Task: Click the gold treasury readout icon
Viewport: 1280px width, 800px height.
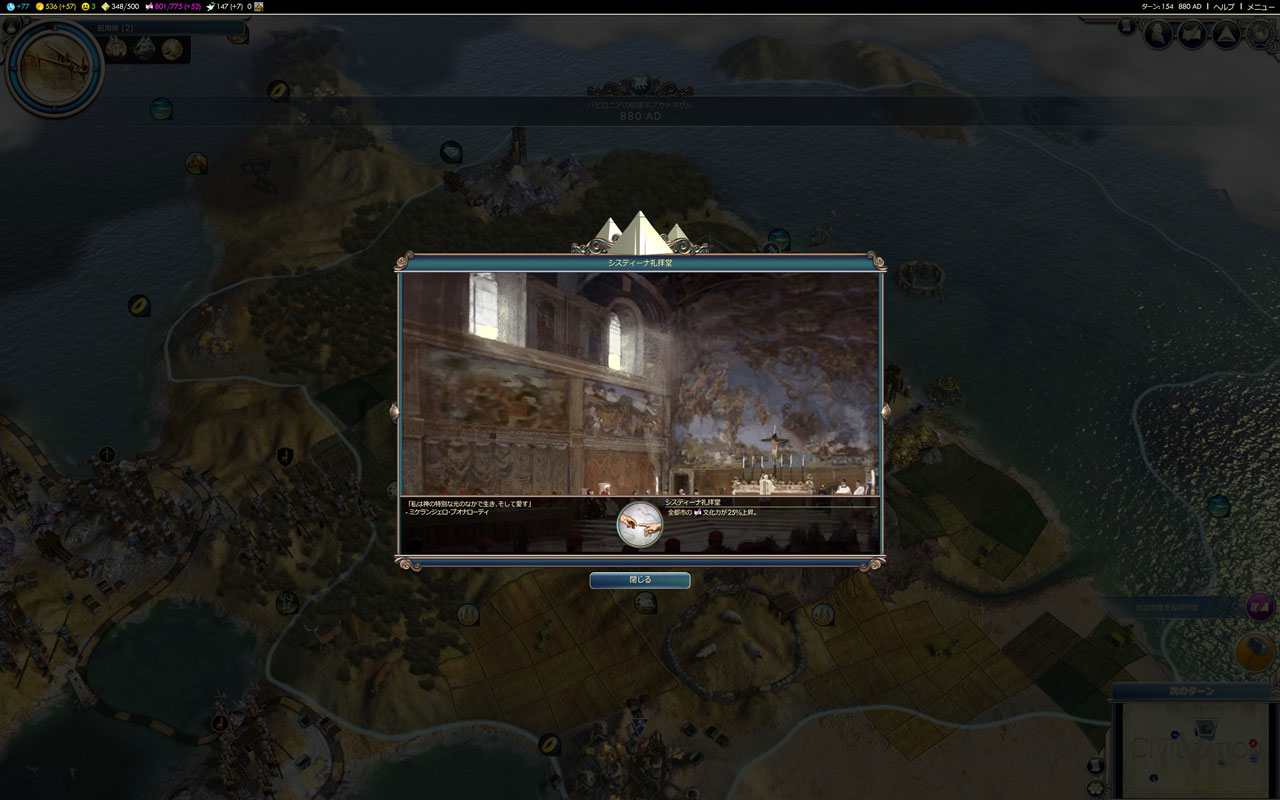Action: click(41, 6)
